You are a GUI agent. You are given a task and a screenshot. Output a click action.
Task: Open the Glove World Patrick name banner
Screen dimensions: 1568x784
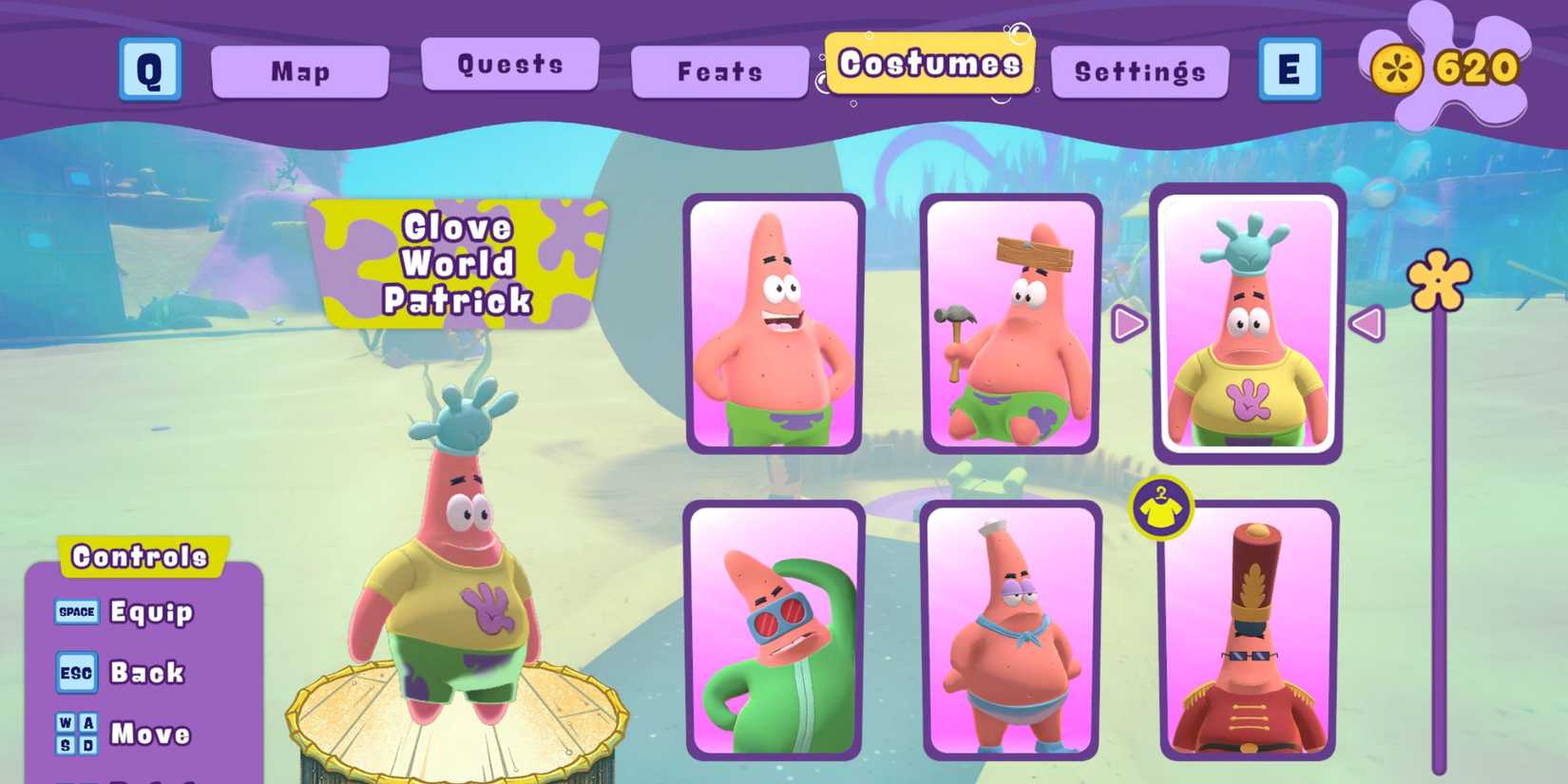point(459,263)
